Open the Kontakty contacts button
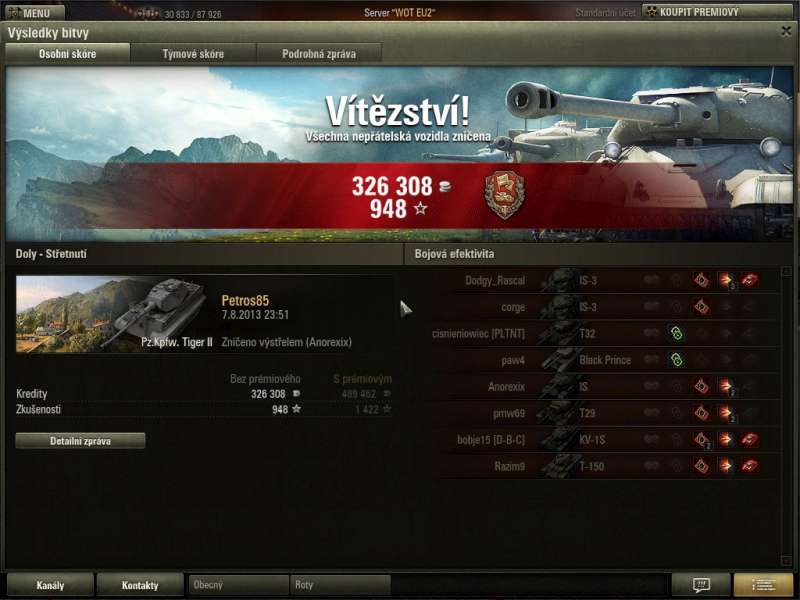The width and height of the screenshot is (800, 600). (x=140, y=585)
